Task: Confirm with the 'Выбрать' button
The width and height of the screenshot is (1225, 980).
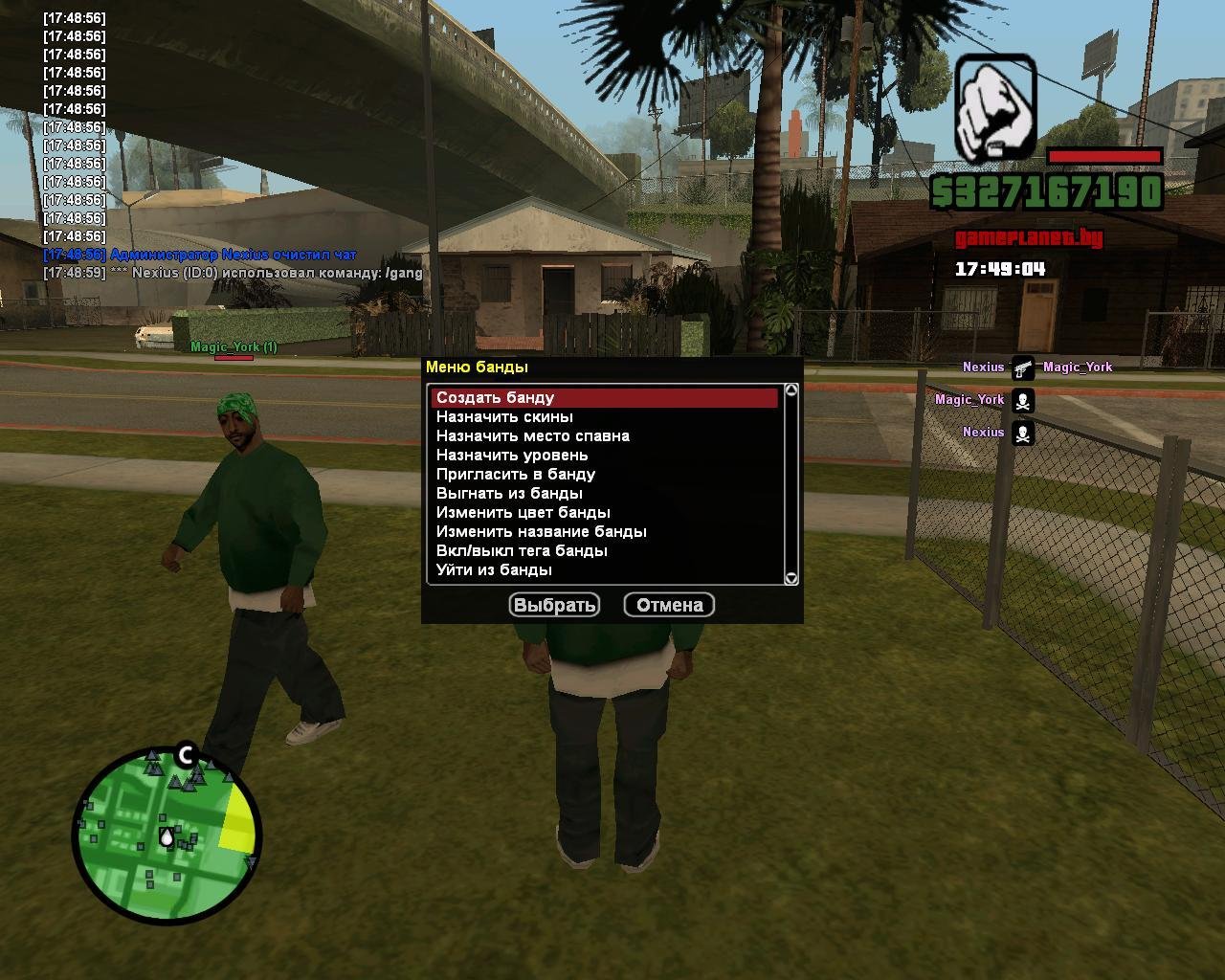Action: point(555,605)
